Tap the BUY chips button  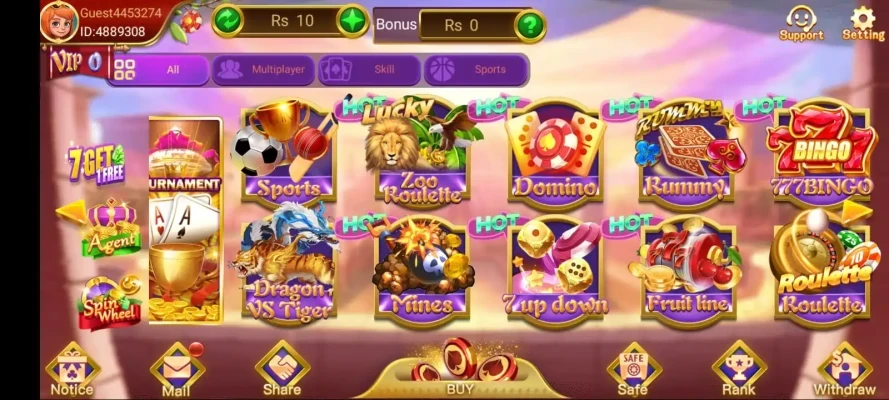(459, 368)
